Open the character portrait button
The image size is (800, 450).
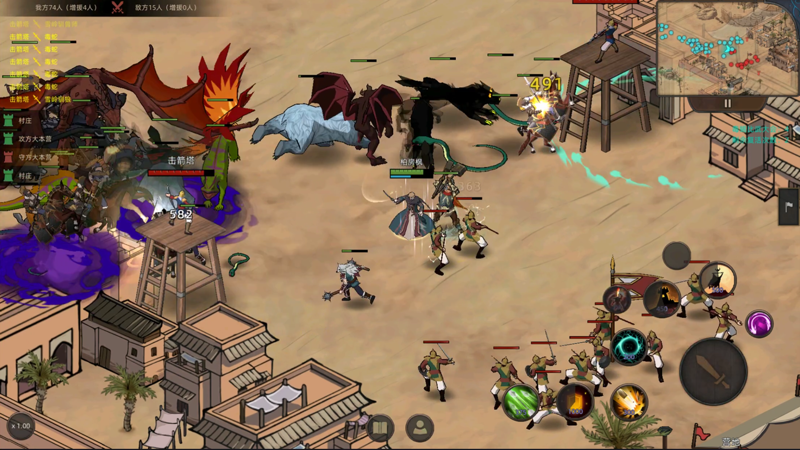[420, 429]
